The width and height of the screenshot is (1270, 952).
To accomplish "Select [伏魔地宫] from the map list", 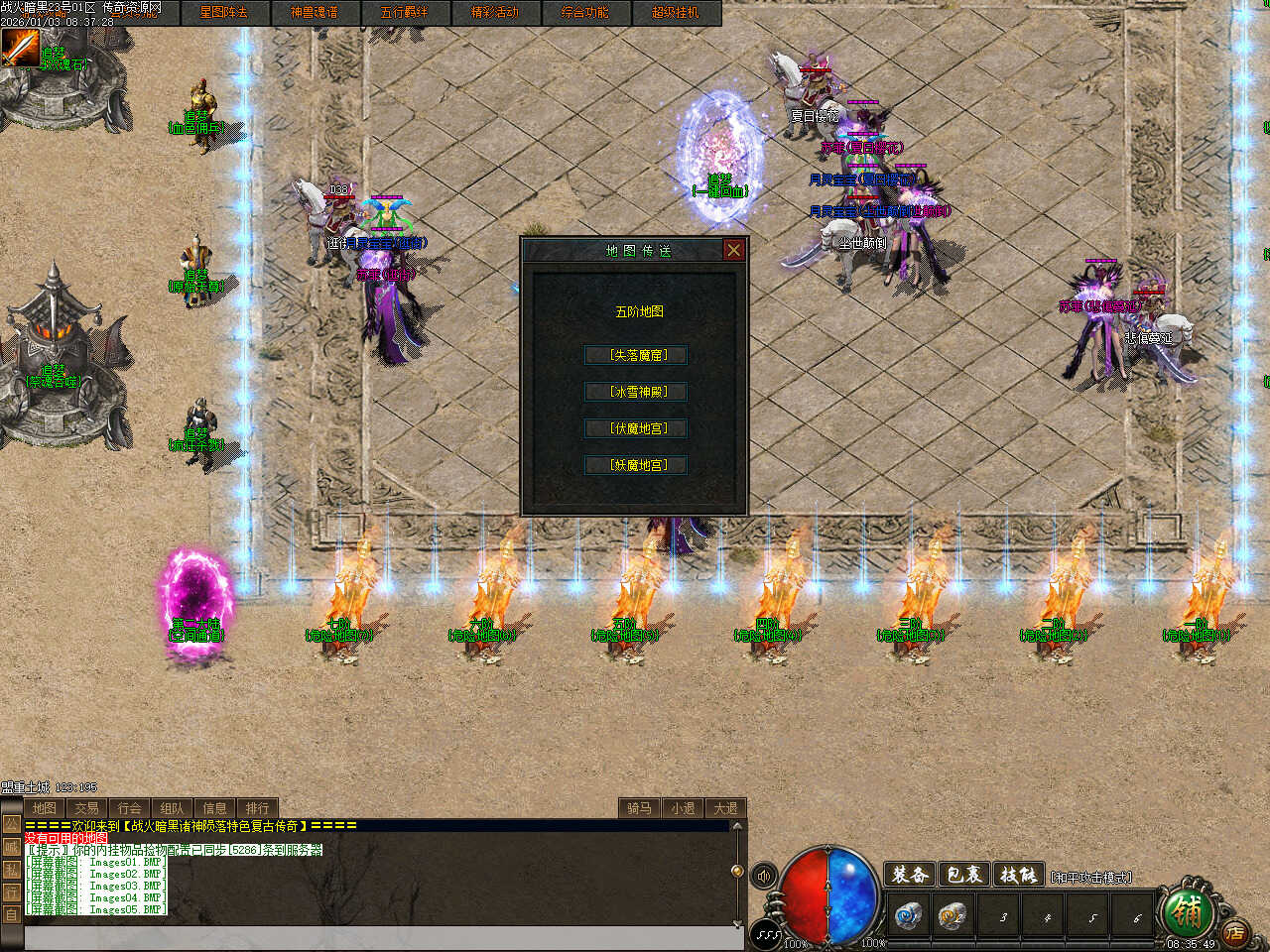I will tap(636, 428).
